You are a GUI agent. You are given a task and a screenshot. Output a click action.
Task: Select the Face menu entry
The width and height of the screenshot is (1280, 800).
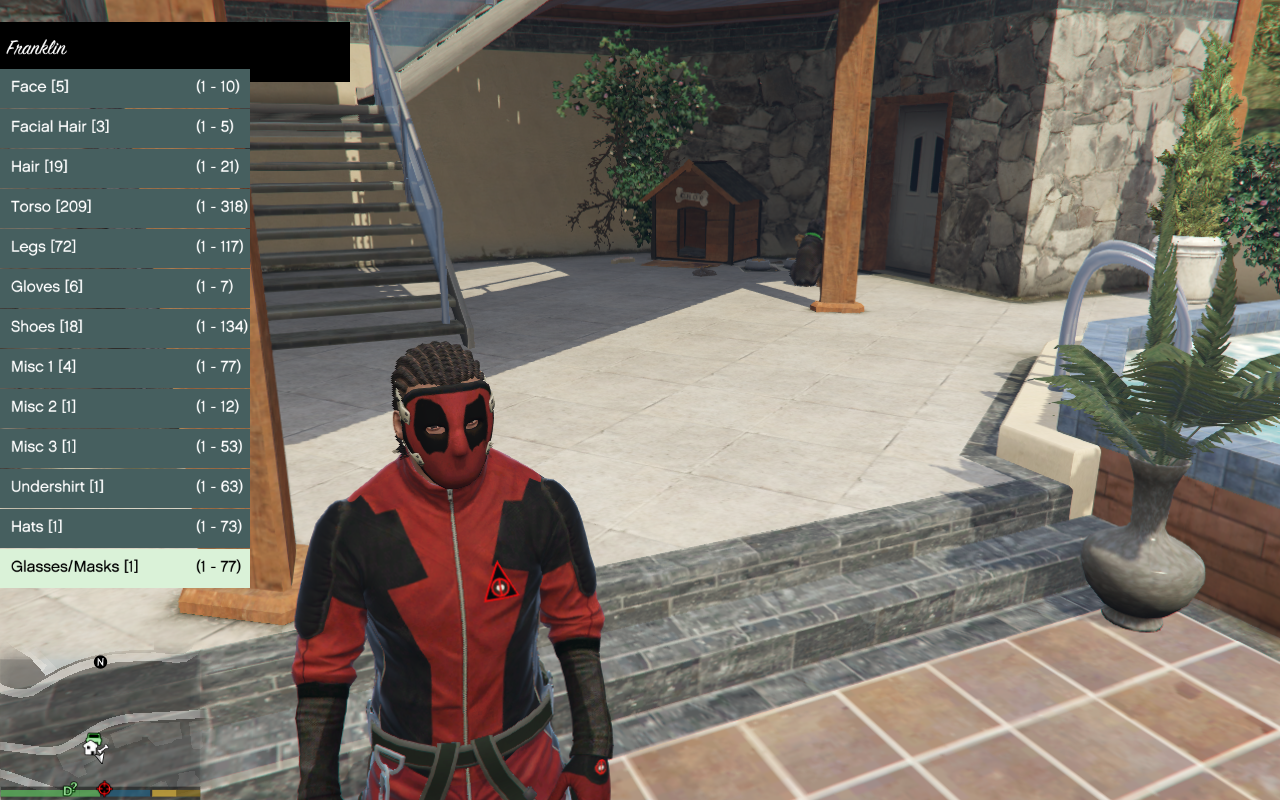pos(125,87)
